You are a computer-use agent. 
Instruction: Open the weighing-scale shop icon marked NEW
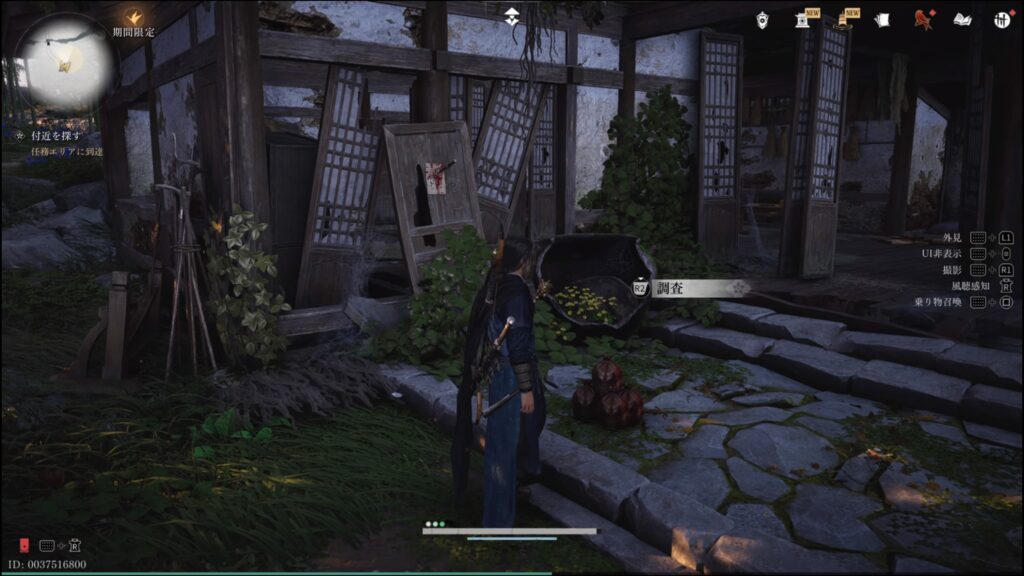pos(802,19)
